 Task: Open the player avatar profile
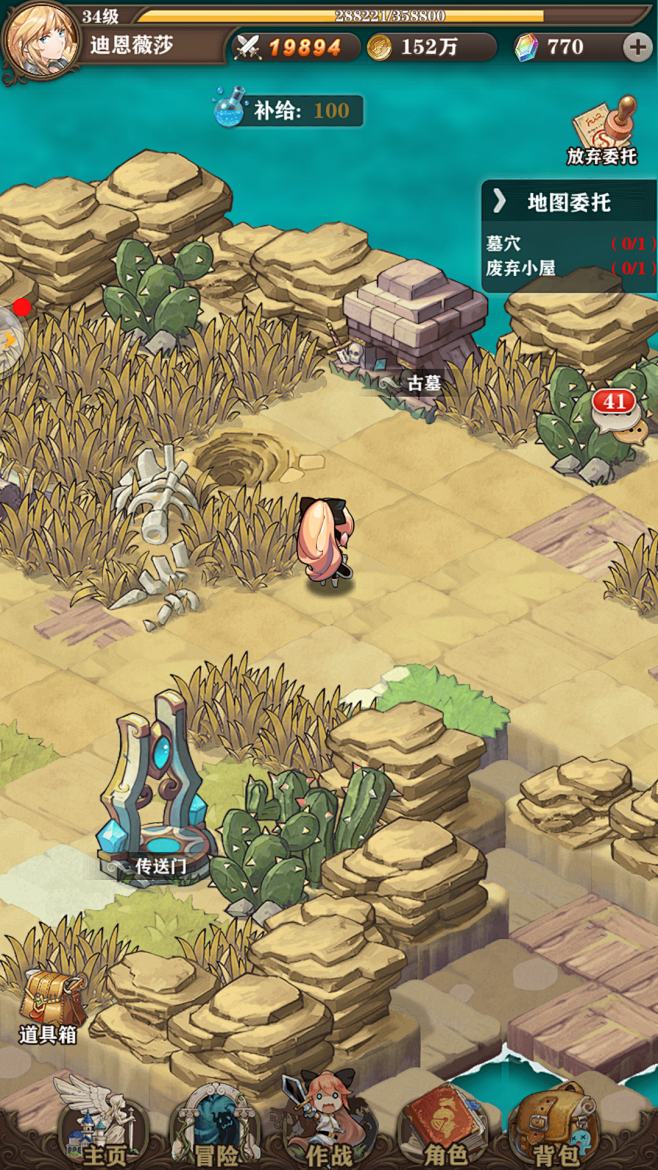coord(41,40)
